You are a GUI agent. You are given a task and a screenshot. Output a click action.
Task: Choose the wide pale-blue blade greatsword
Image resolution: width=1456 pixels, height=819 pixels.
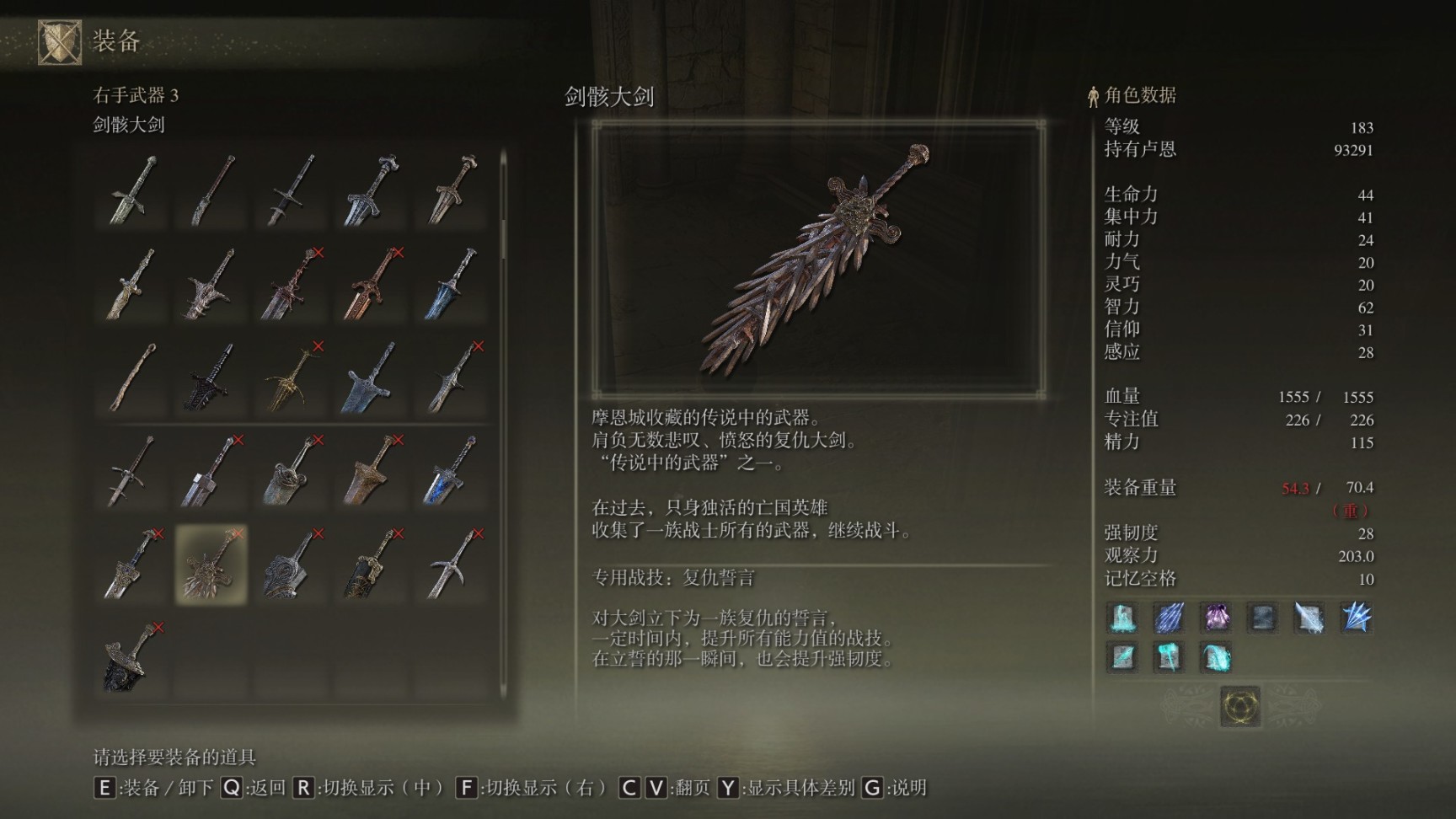(x=371, y=377)
